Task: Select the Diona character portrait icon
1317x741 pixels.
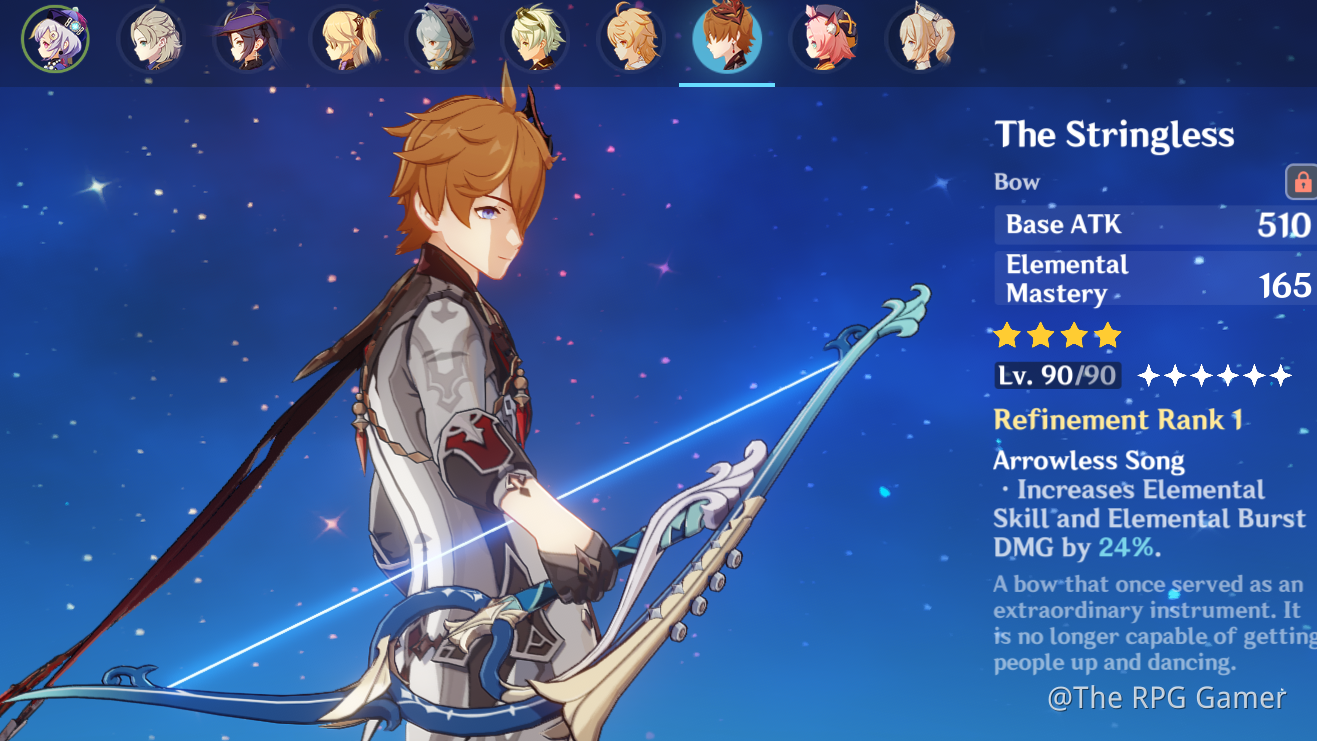Action: [824, 40]
